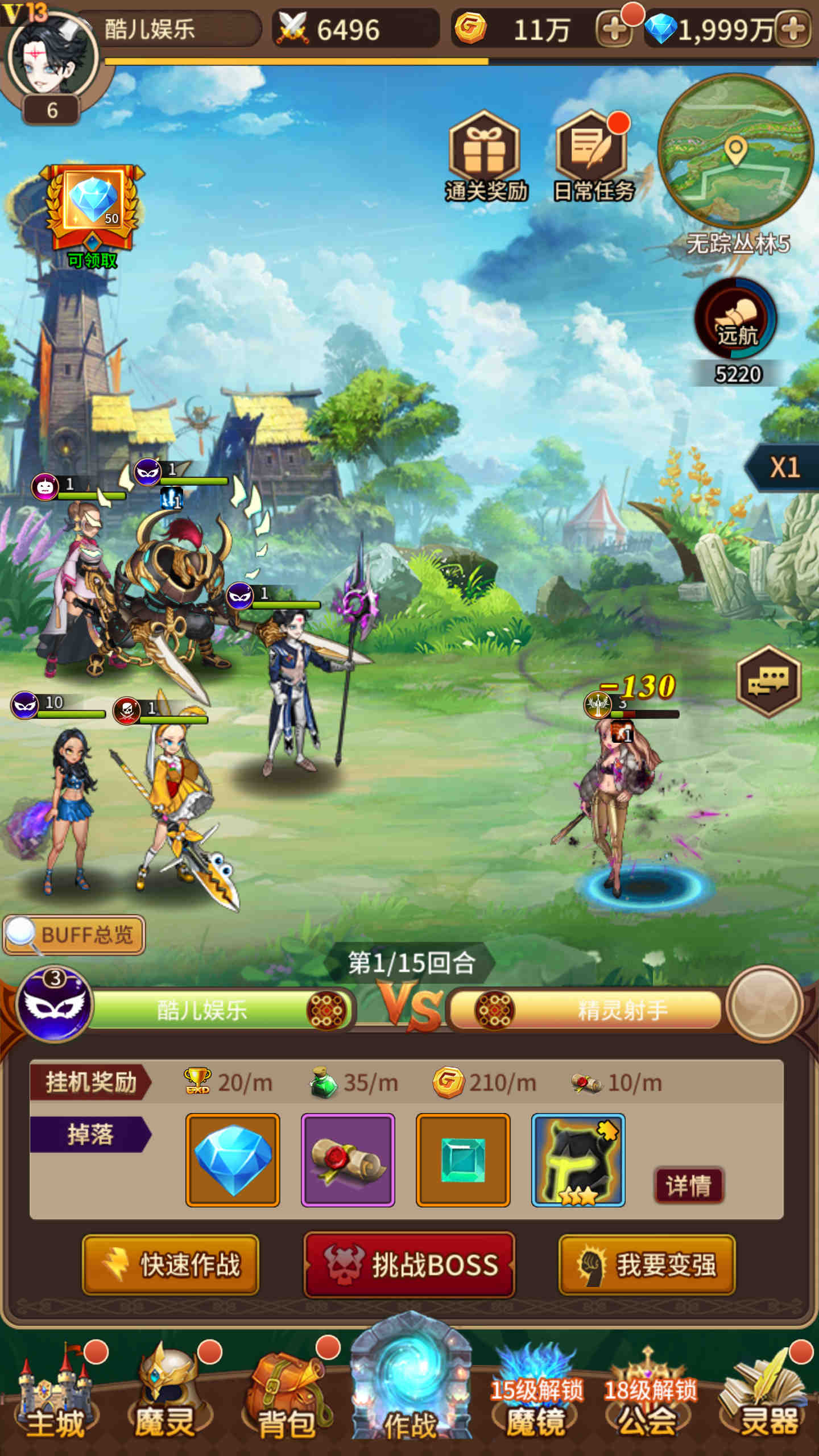Toggle the X1 battle speed
The width and height of the screenshot is (819, 1456).
pyautogui.click(x=785, y=468)
